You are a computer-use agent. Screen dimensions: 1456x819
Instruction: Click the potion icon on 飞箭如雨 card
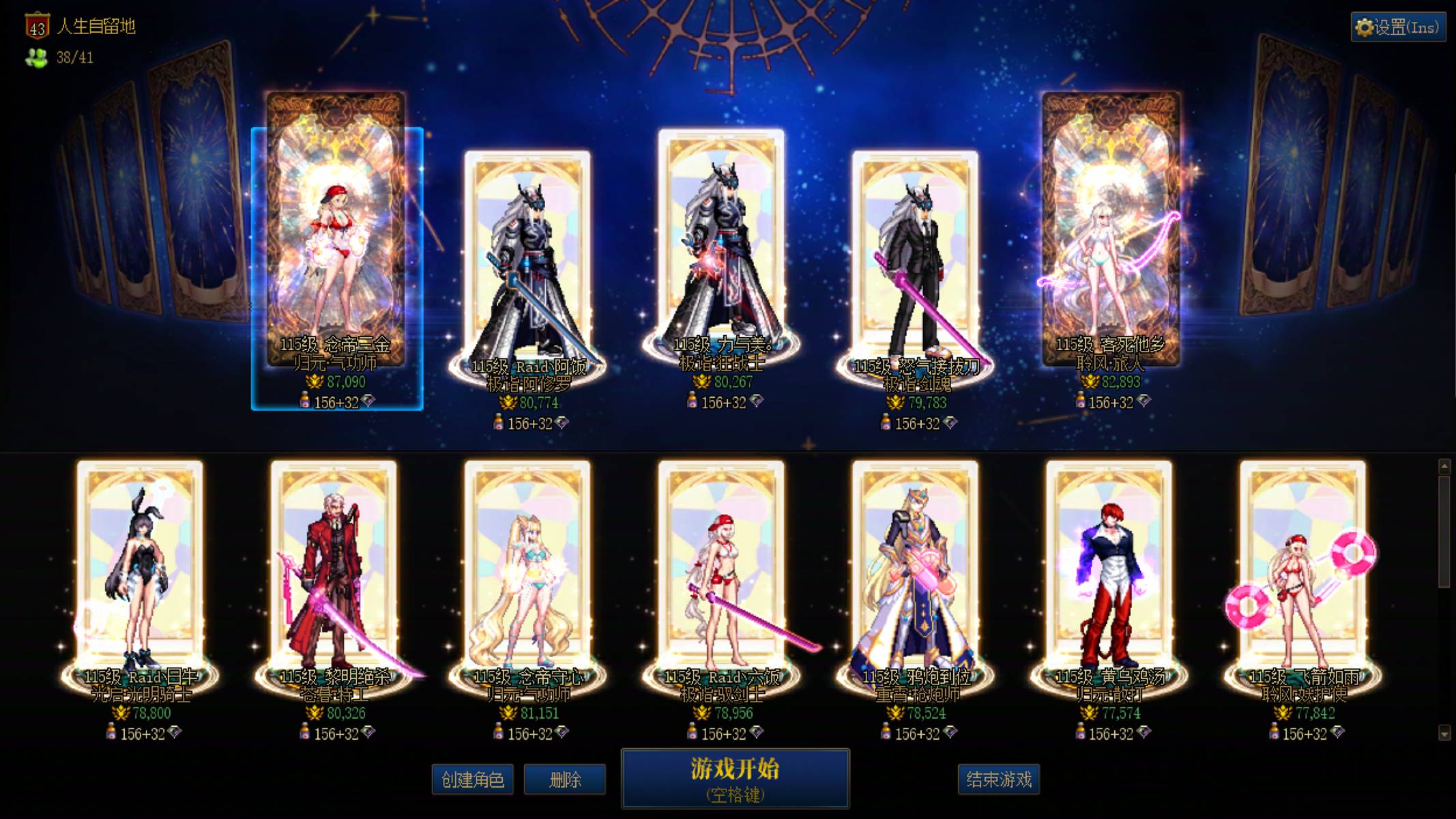coord(1273,732)
